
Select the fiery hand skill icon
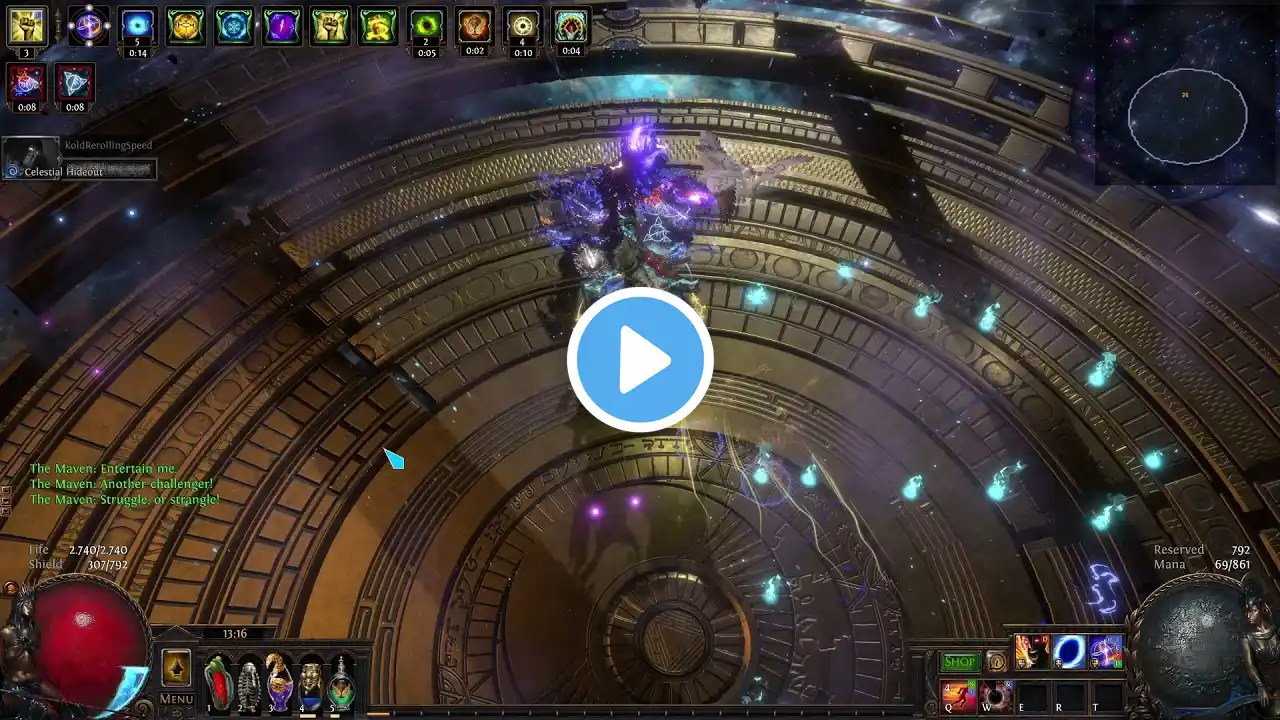1032,652
